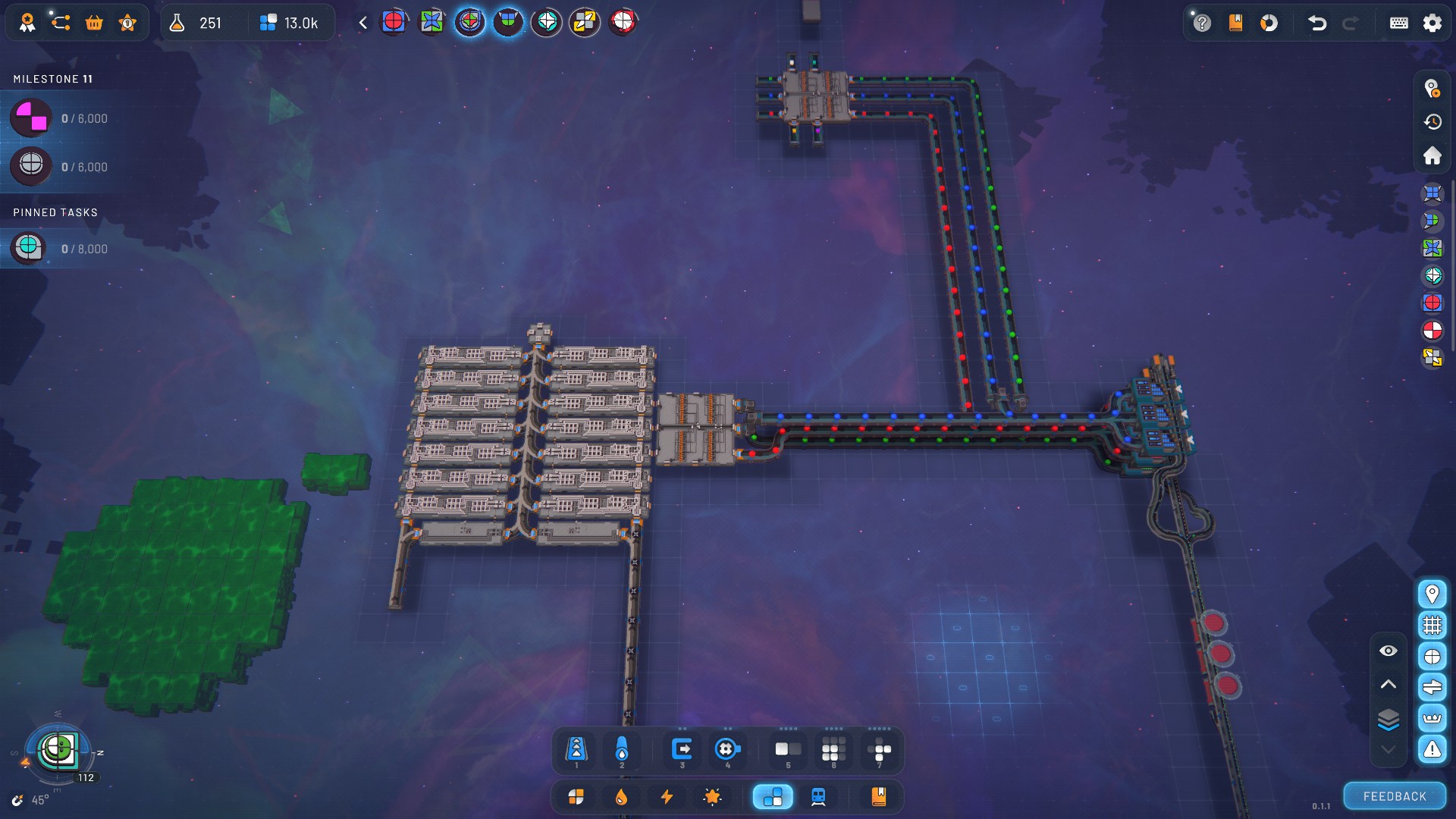Click the home base button
Screen dimensions: 1456x819
(x=1432, y=156)
